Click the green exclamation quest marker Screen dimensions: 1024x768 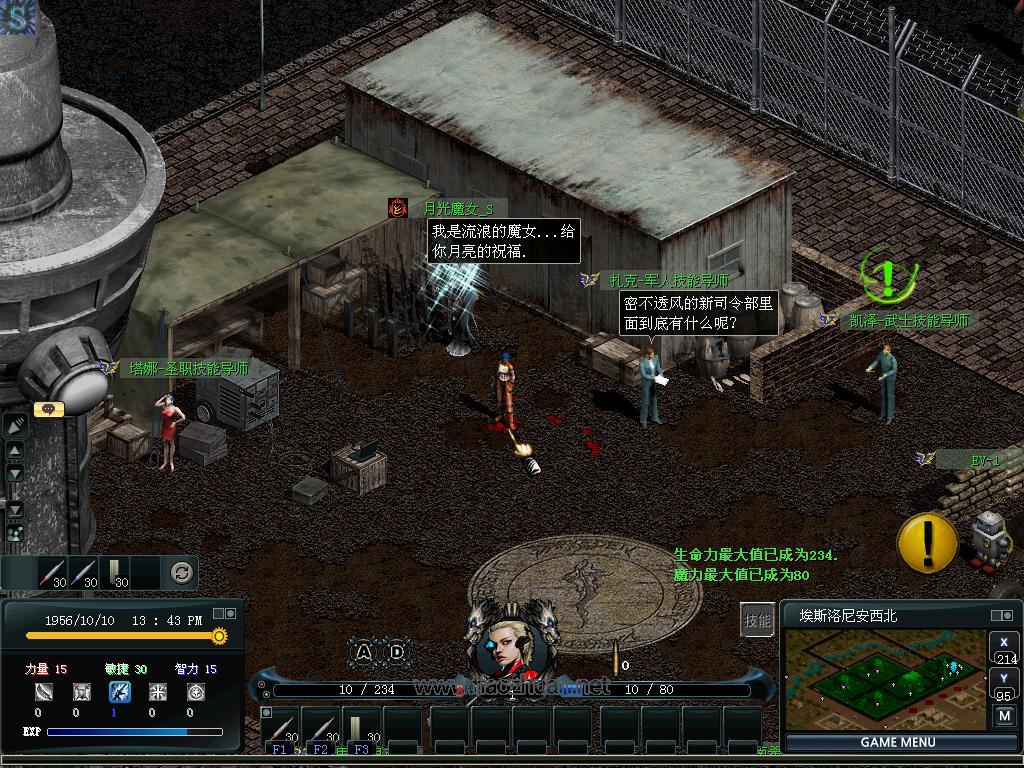point(884,272)
